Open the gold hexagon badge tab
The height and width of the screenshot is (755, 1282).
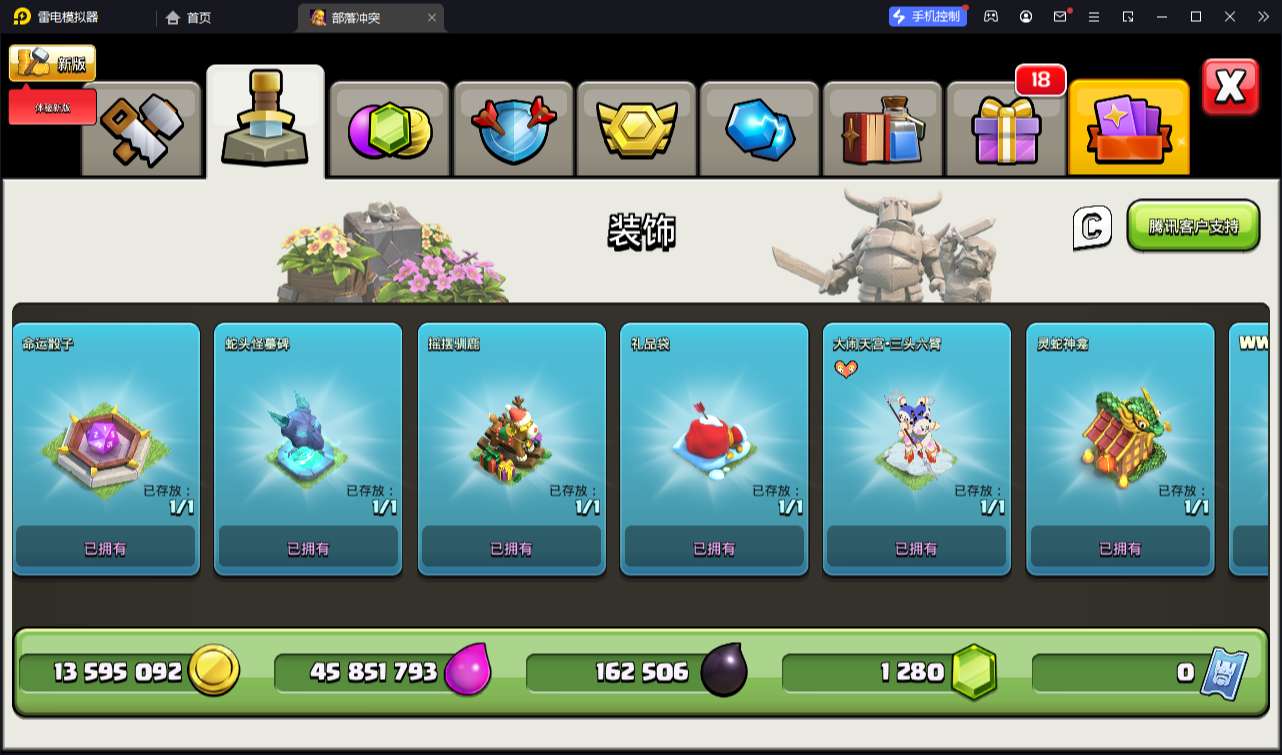[637, 129]
